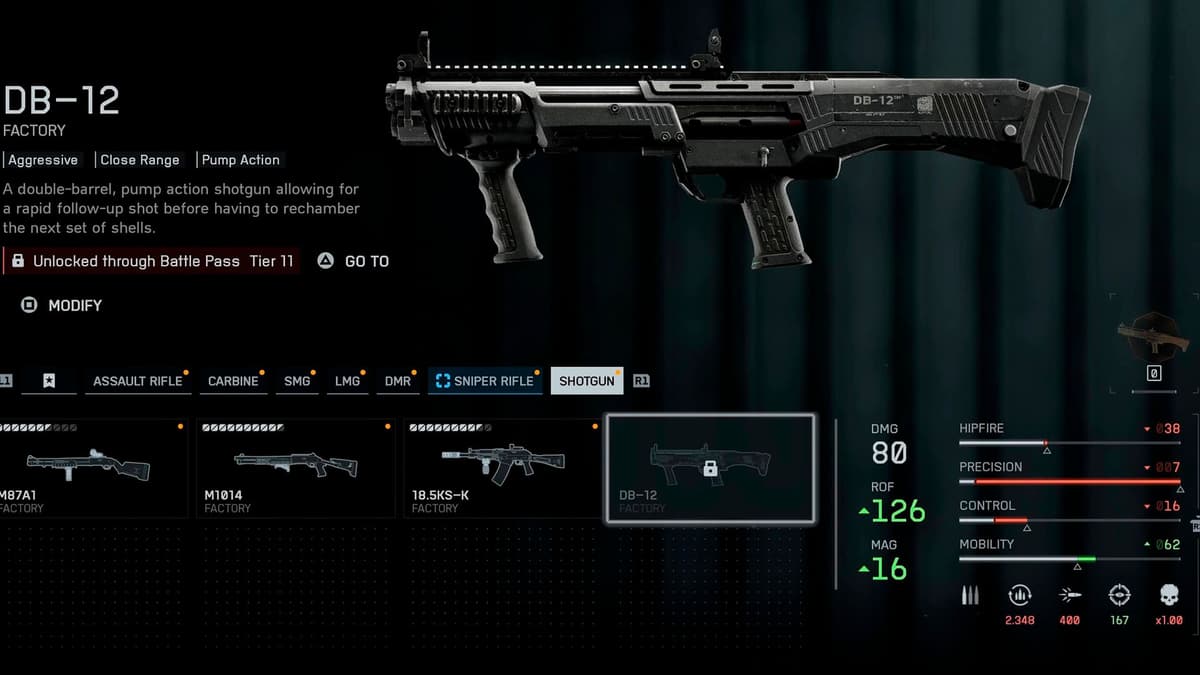This screenshot has width=1200, height=675.
Task: Switch to the Assault Rifle tab
Action: click(x=137, y=381)
